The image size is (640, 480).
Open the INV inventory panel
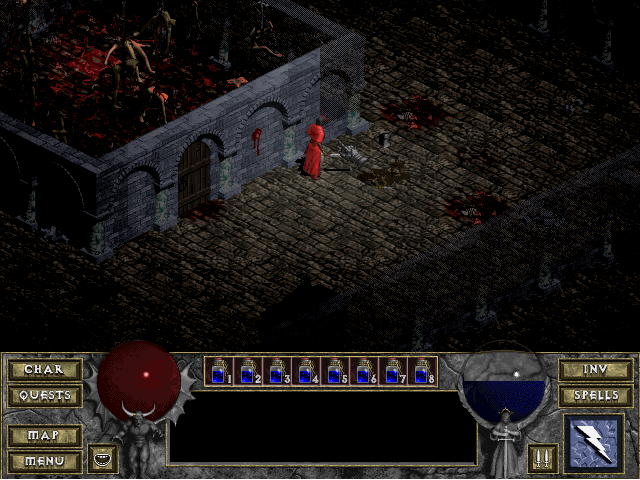(x=595, y=370)
